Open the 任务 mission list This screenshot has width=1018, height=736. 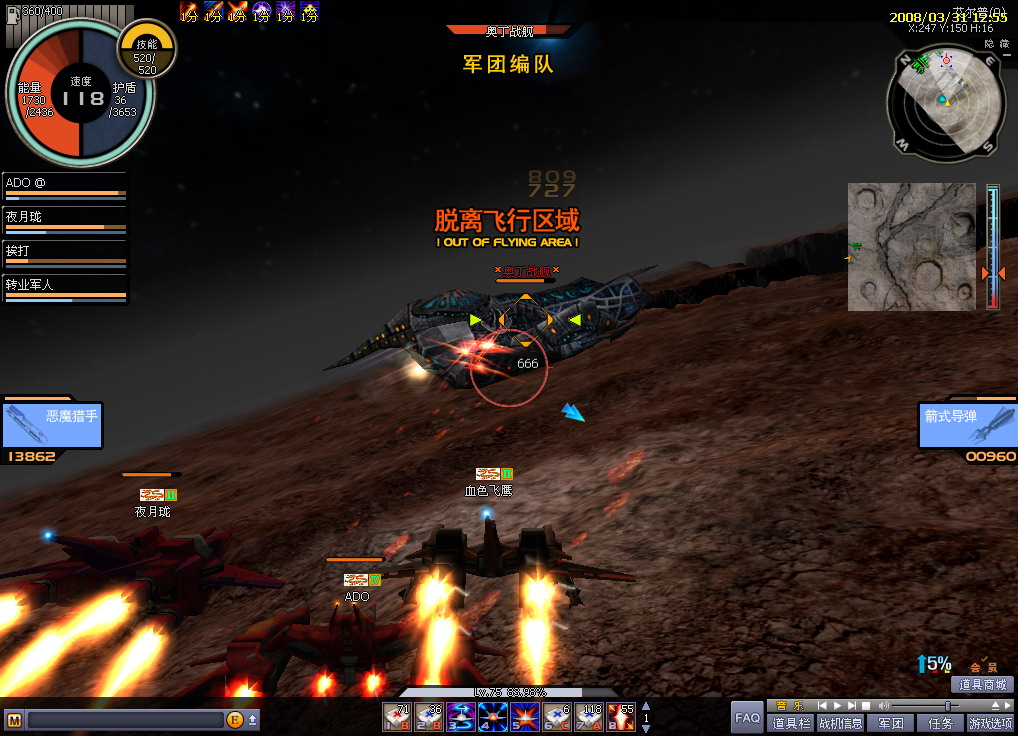(x=940, y=723)
